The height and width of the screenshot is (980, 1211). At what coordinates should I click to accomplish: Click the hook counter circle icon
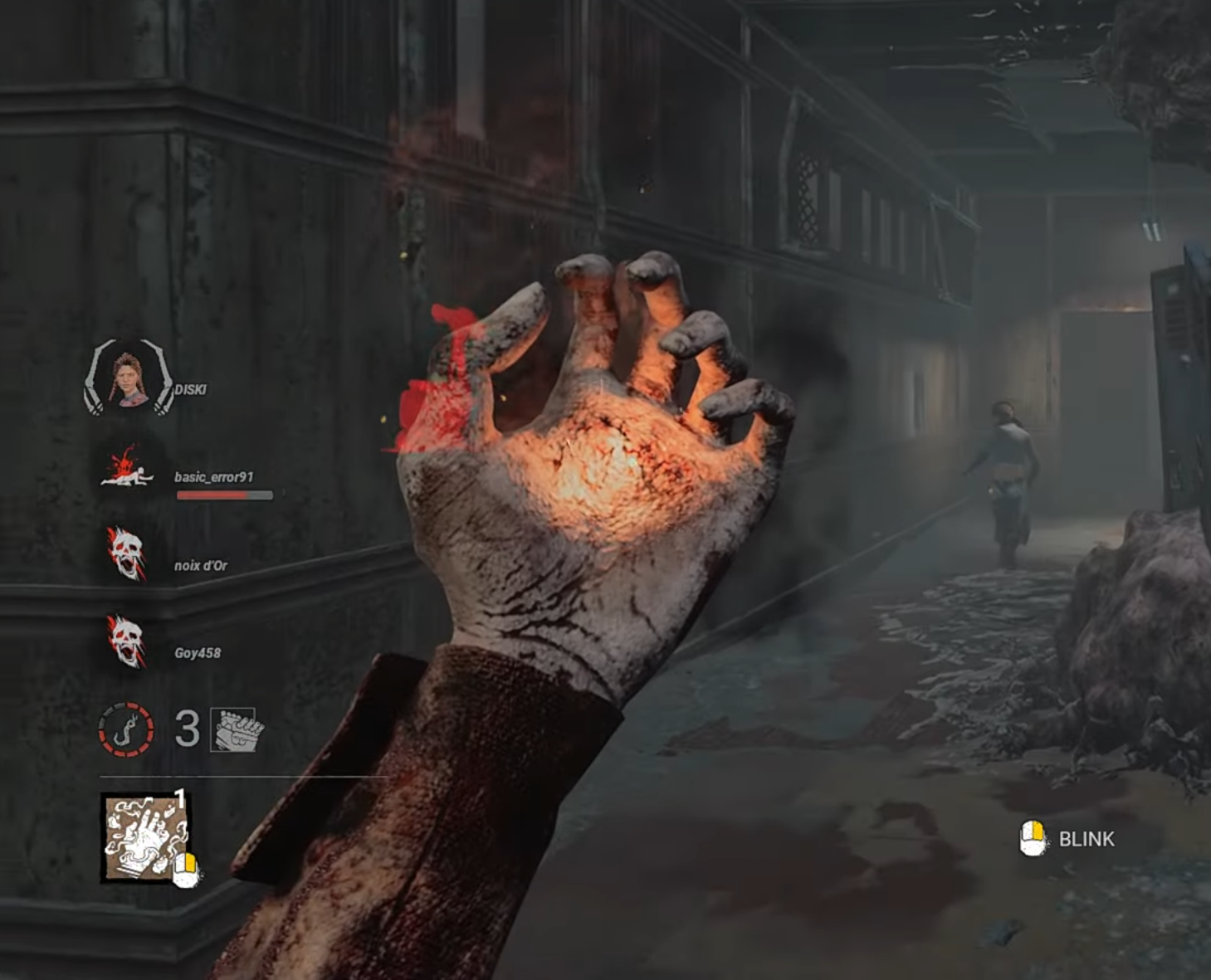pos(126,730)
